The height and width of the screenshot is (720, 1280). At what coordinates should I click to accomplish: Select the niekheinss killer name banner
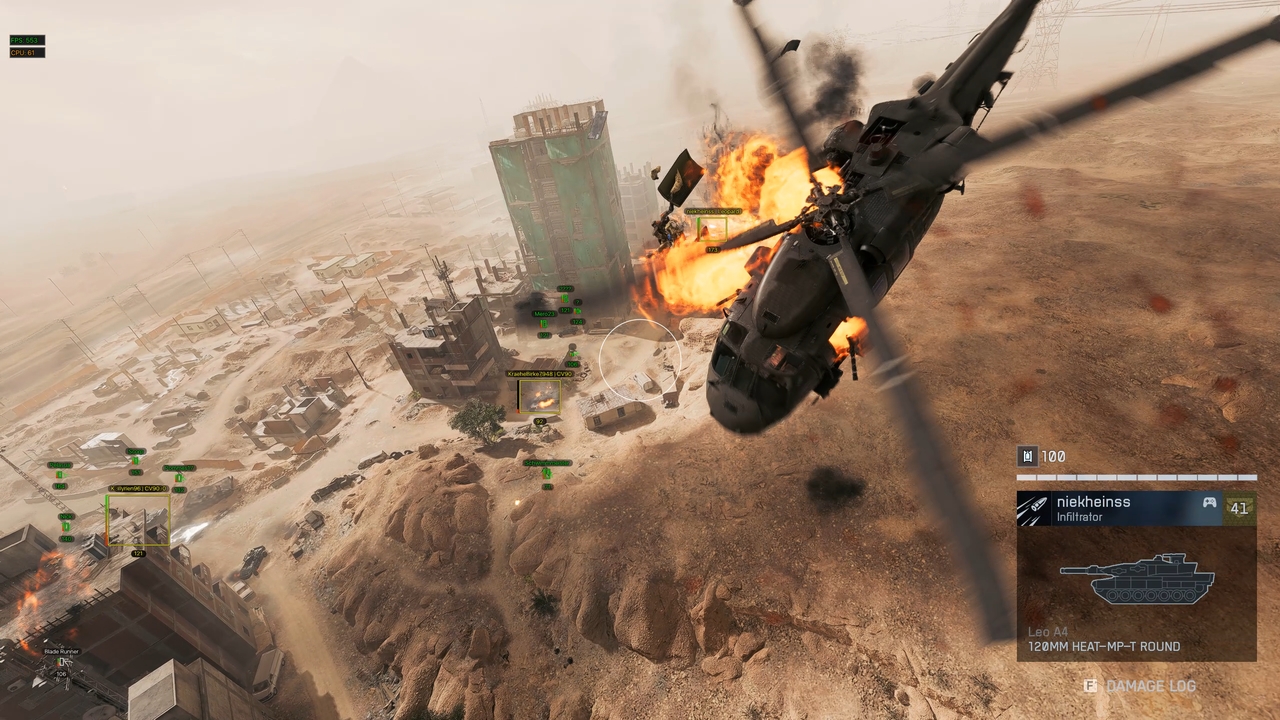click(x=1120, y=508)
